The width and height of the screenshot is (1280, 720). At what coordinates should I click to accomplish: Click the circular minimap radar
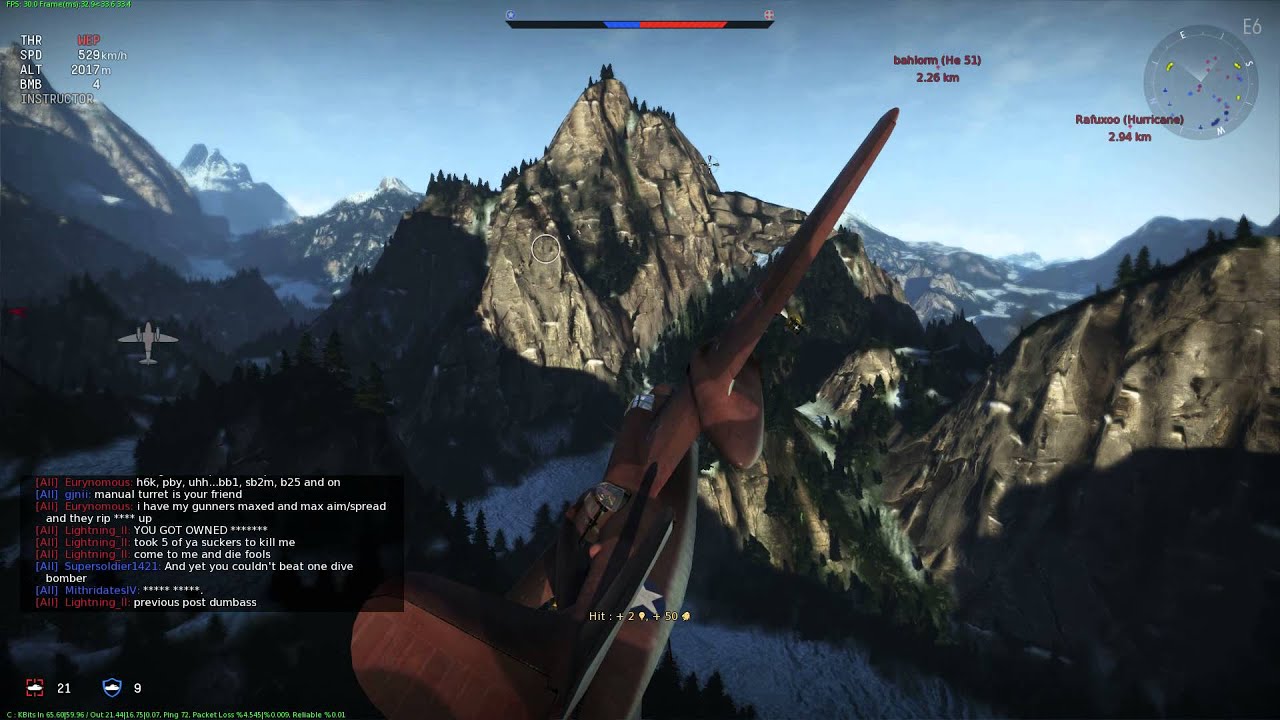[x=1200, y=83]
